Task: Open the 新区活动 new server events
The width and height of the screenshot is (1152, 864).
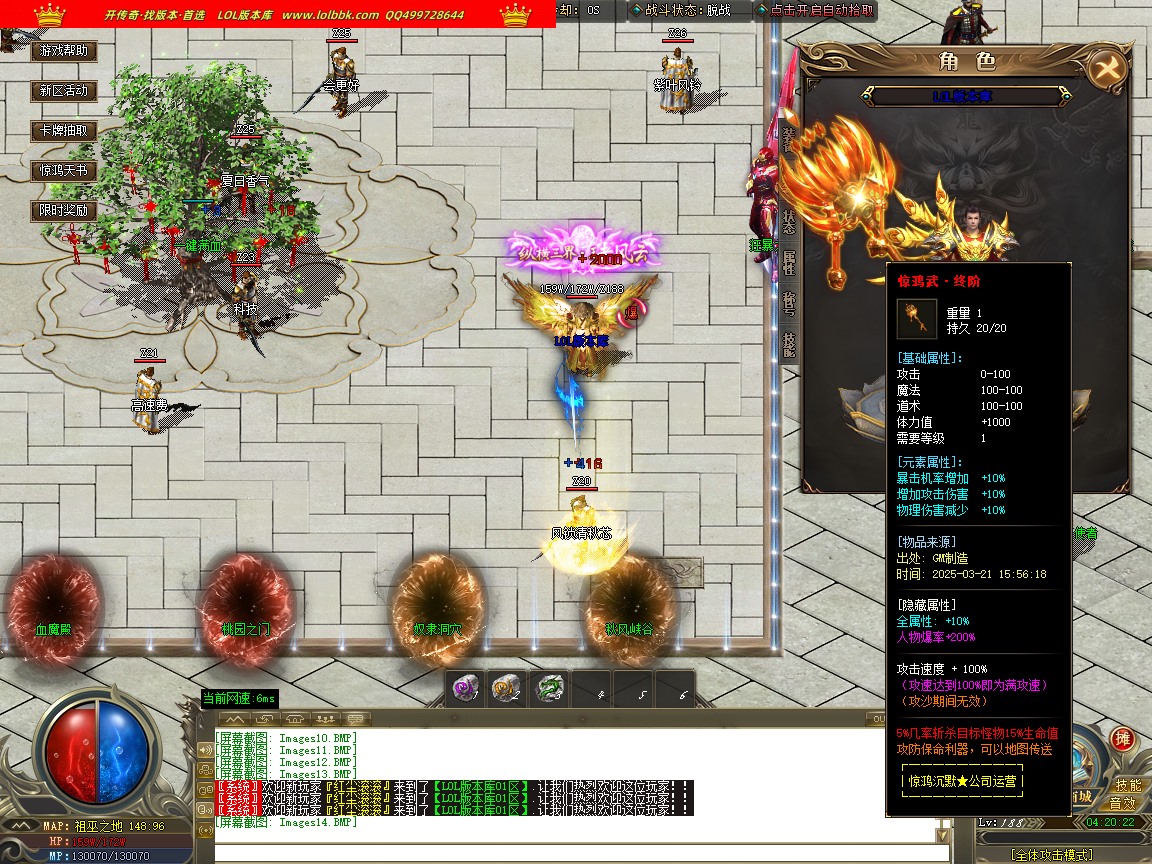Action: 64,90
